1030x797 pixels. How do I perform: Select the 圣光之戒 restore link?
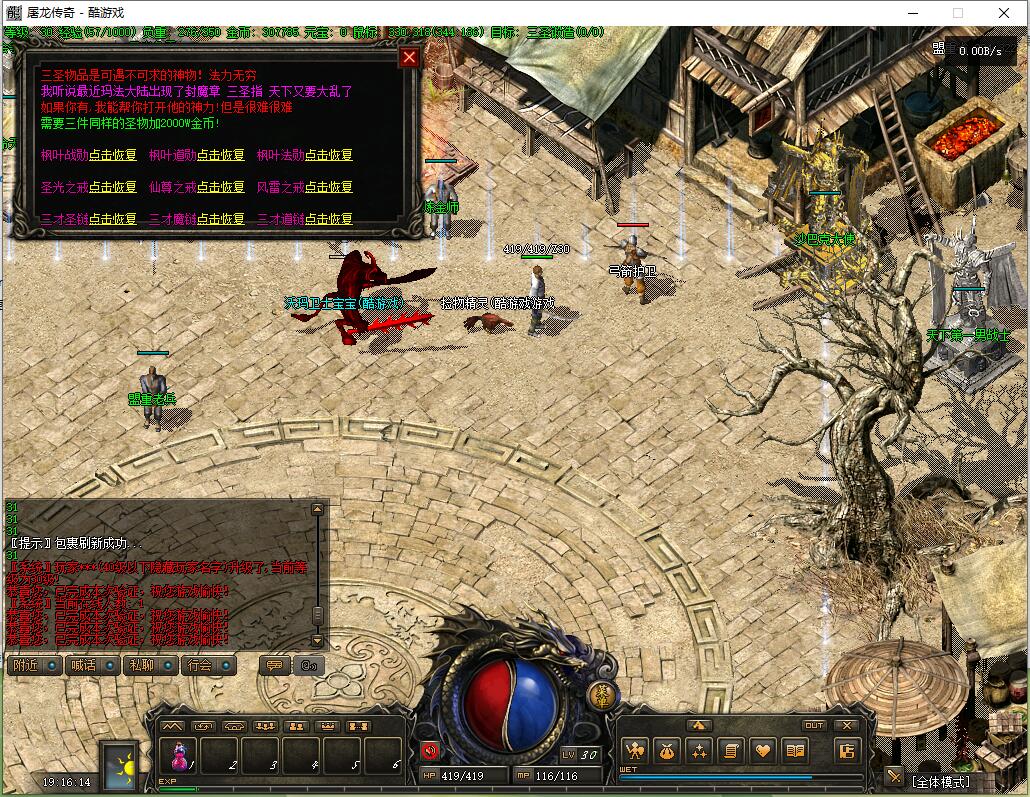(113, 187)
